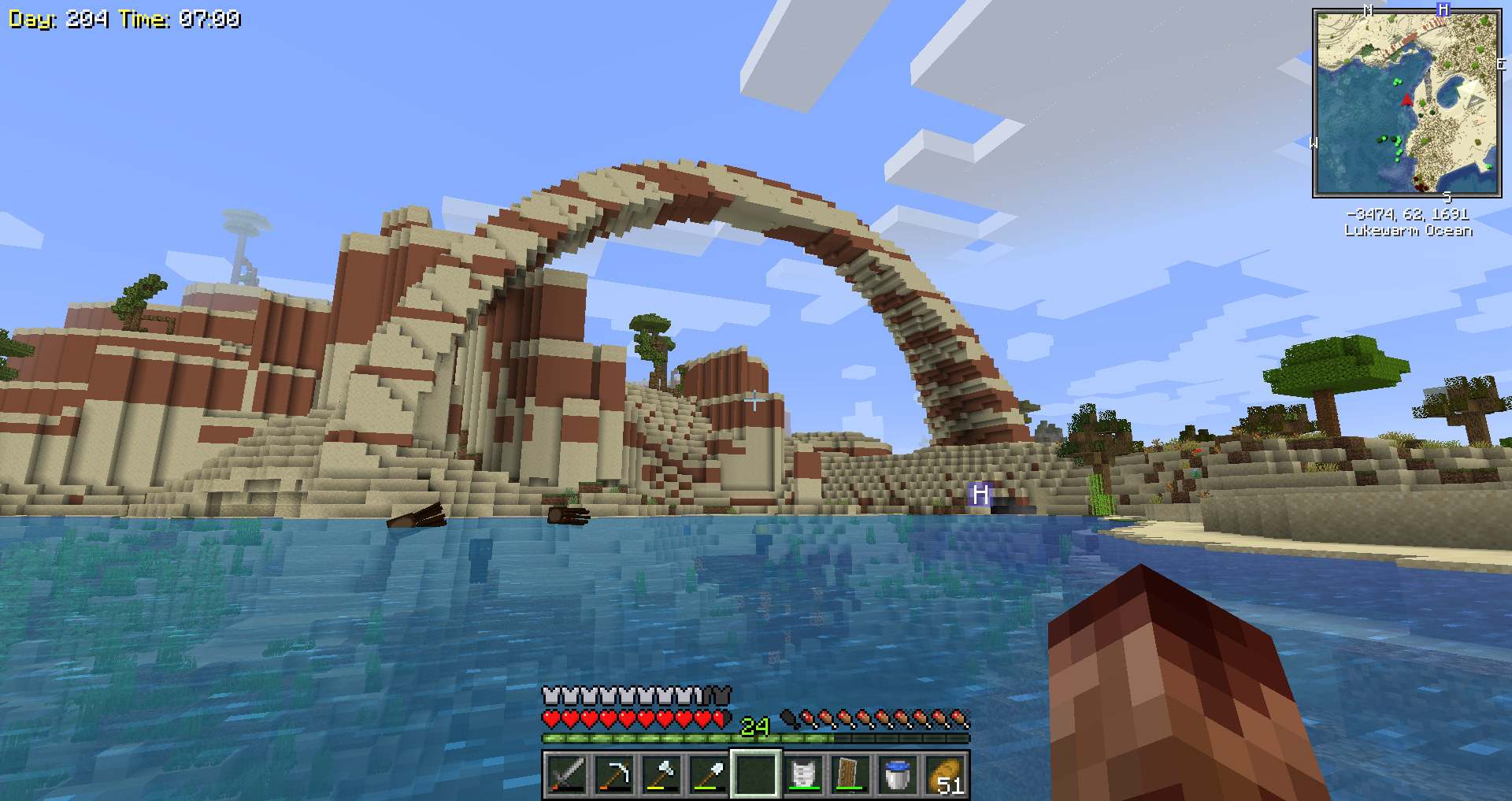Select the sword hotbar slot
The height and width of the screenshot is (801, 1512).
566,775
